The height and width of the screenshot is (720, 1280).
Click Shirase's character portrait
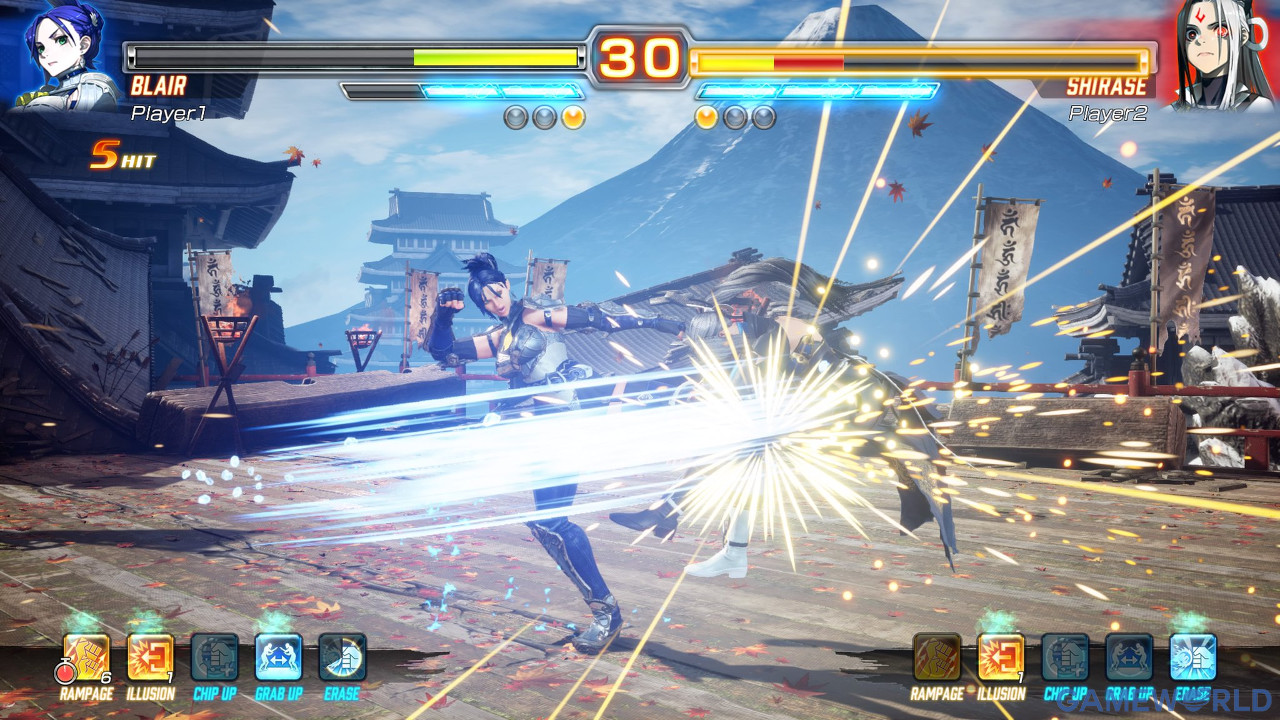click(1216, 55)
